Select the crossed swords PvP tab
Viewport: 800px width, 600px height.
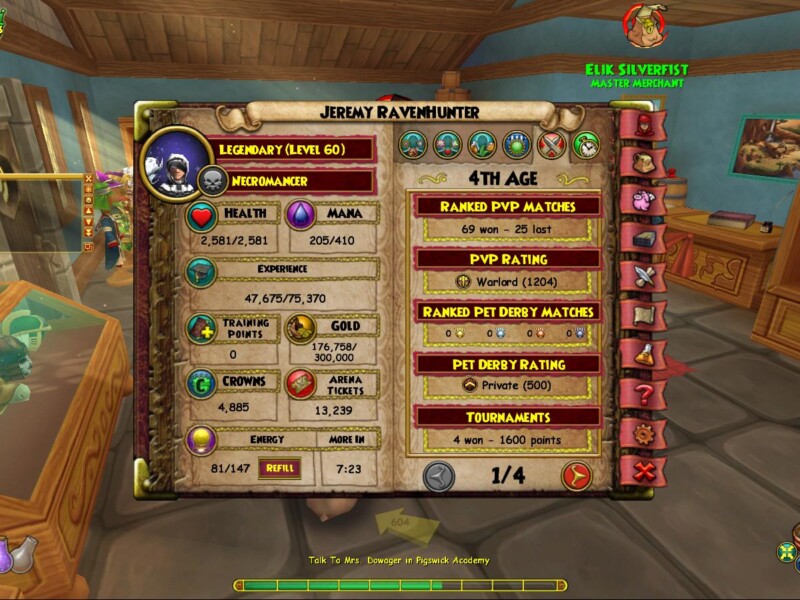[552, 146]
